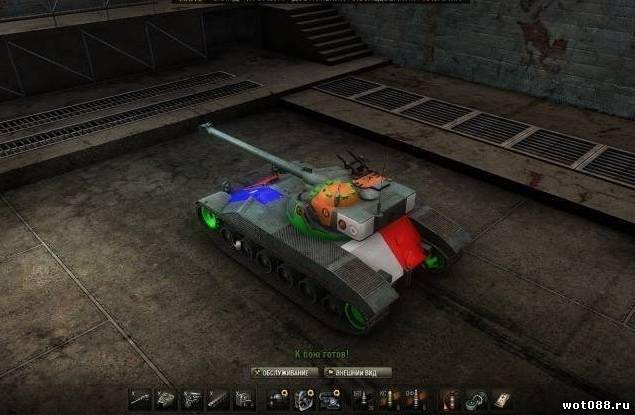This screenshot has width=635, height=415.
Task: Open the Обслуживание service button
Action: tap(284, 372)
